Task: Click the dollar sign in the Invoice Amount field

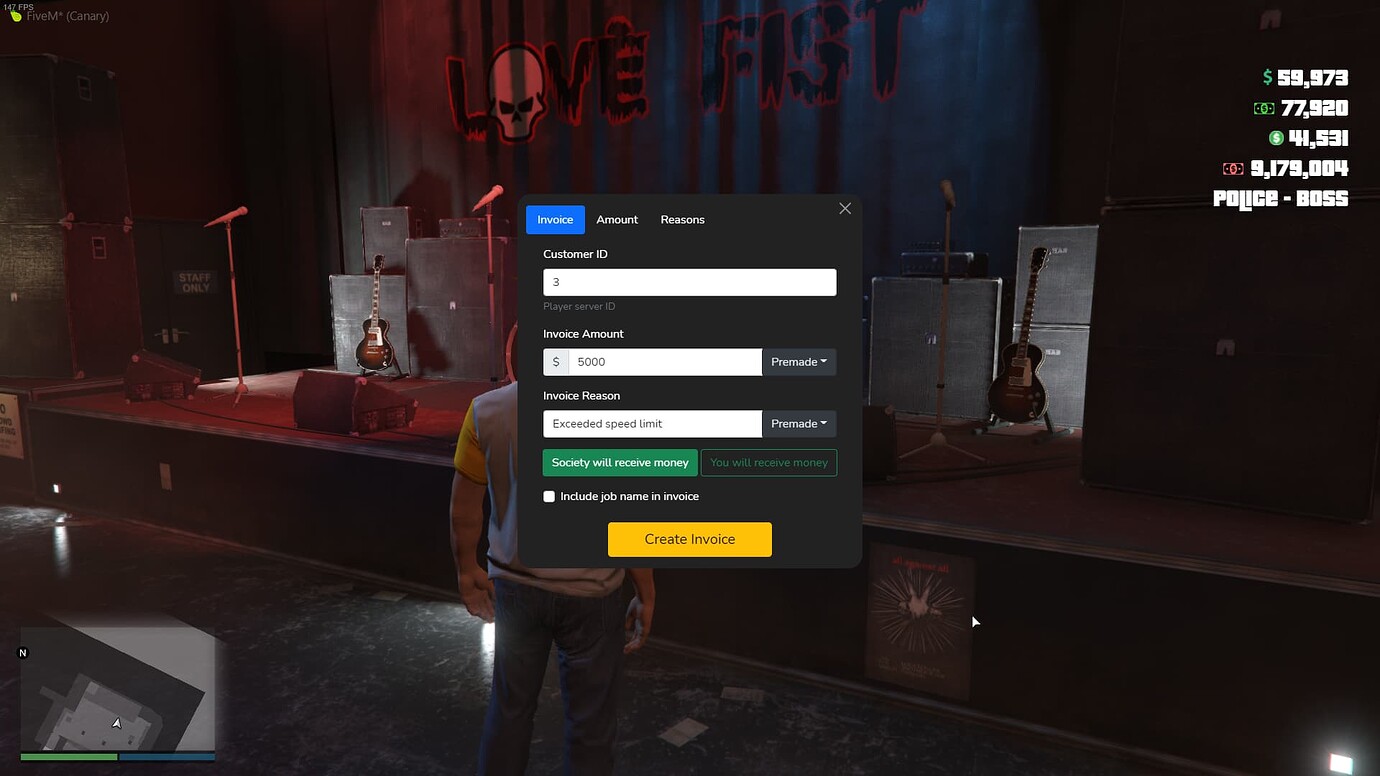Action: 556,361
